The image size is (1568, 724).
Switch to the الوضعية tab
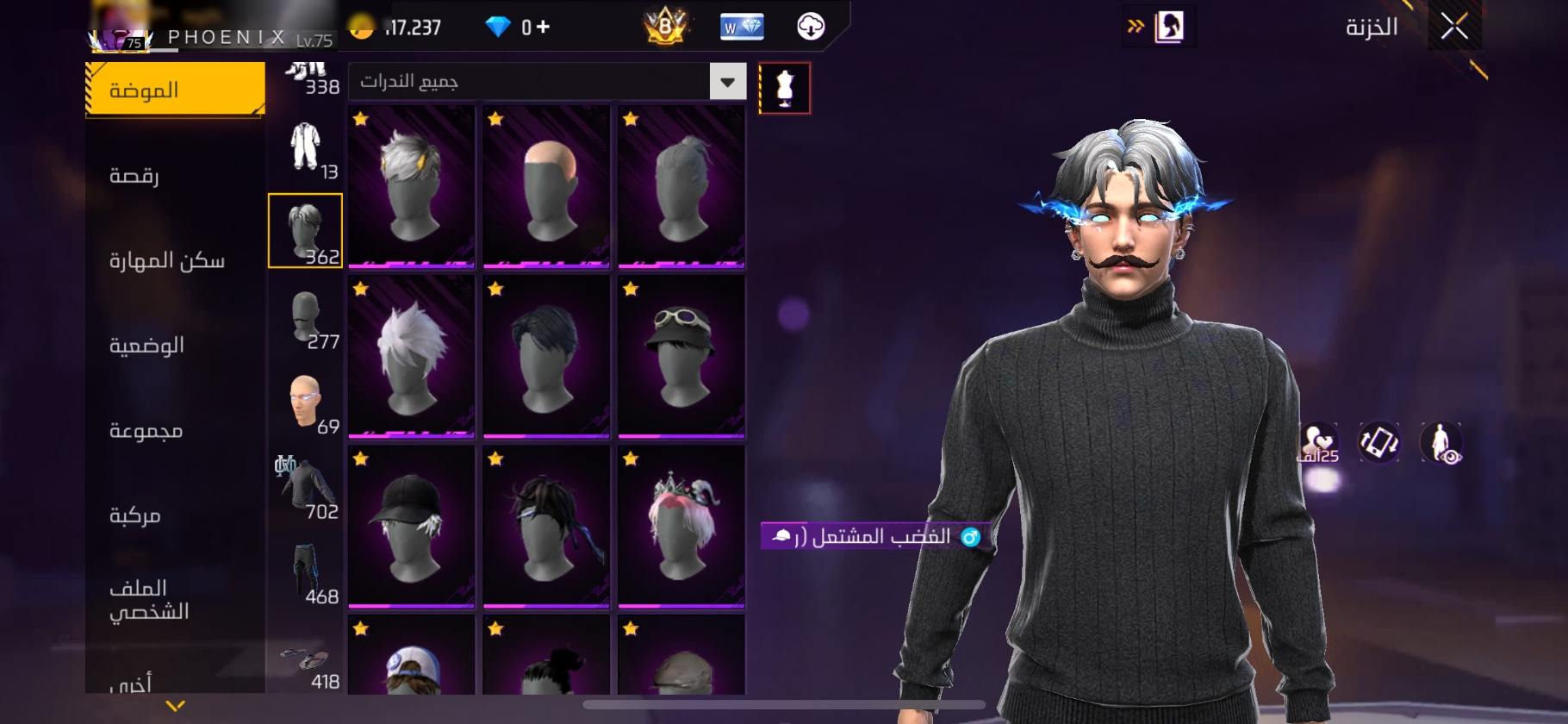pyautogui.click(x=146, y=346)
